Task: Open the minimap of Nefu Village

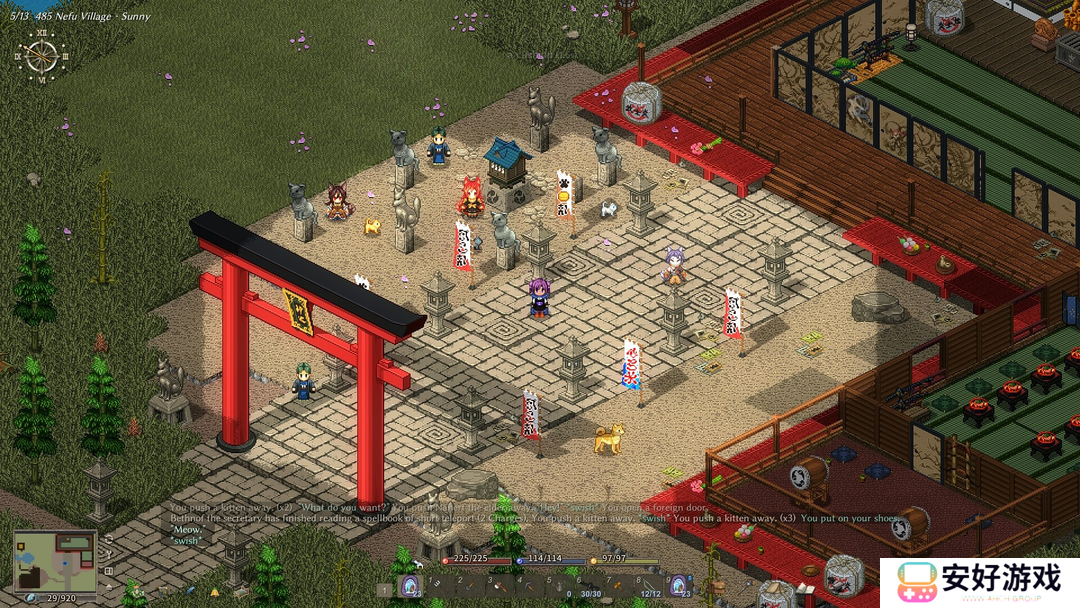Action: click(55, 561)
